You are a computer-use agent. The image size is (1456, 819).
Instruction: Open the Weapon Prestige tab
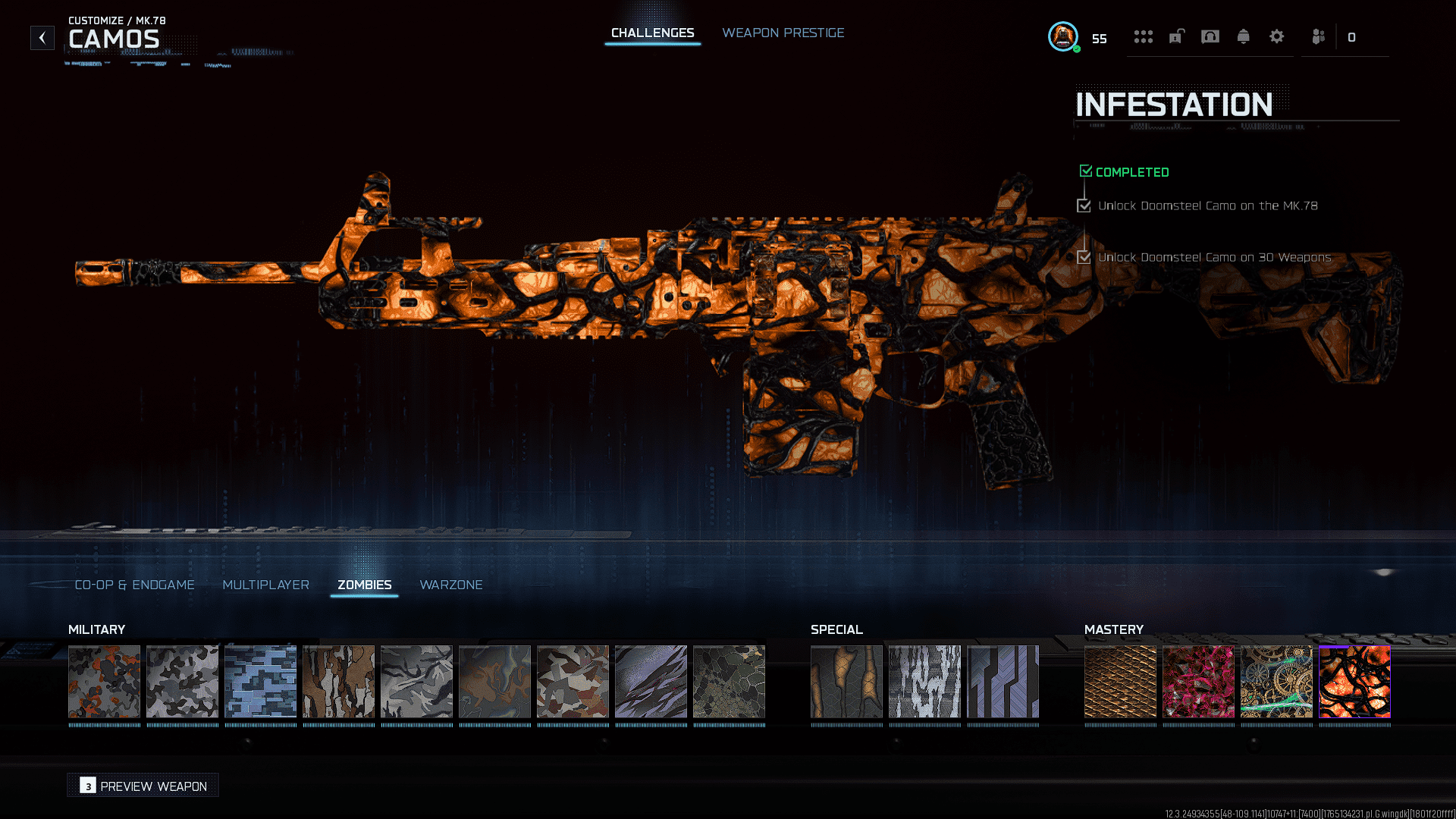click(x=783, y=33)
